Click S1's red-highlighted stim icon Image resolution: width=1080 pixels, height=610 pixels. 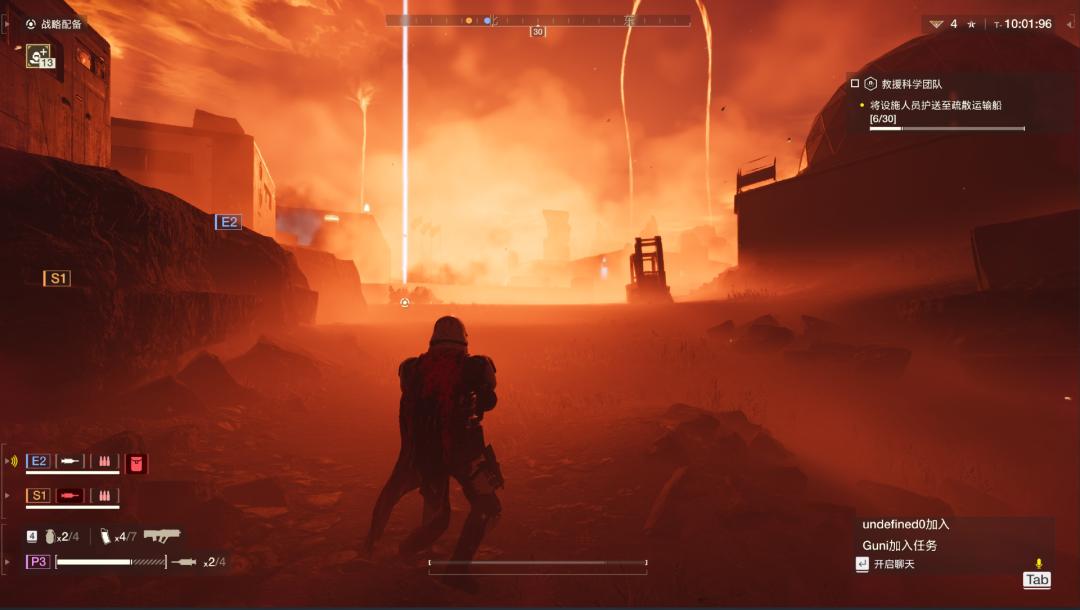click(x=70, y=495)
